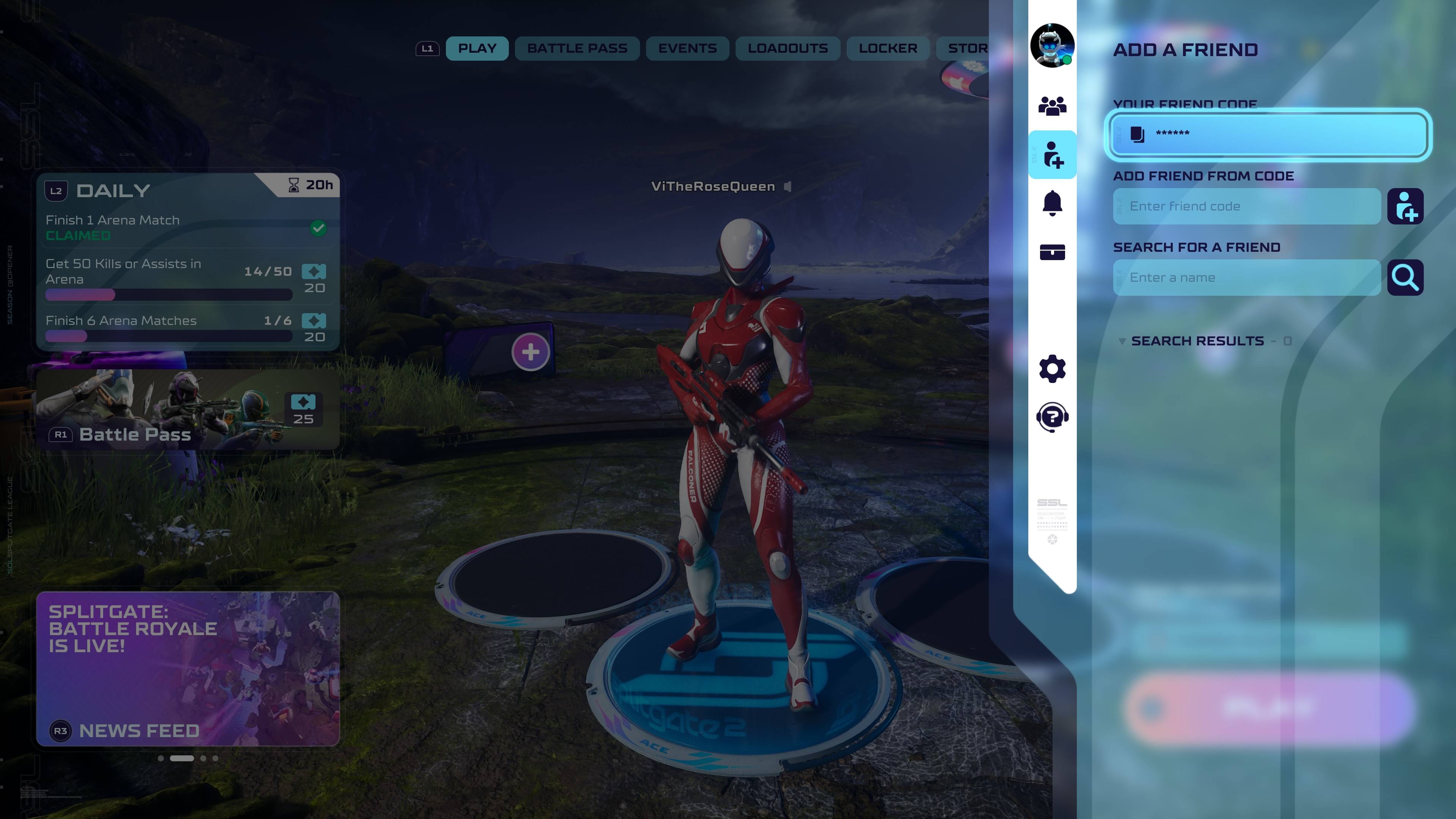Open the help support headset icon
Screen dimensions: 1456x819
click(1052, 418)
